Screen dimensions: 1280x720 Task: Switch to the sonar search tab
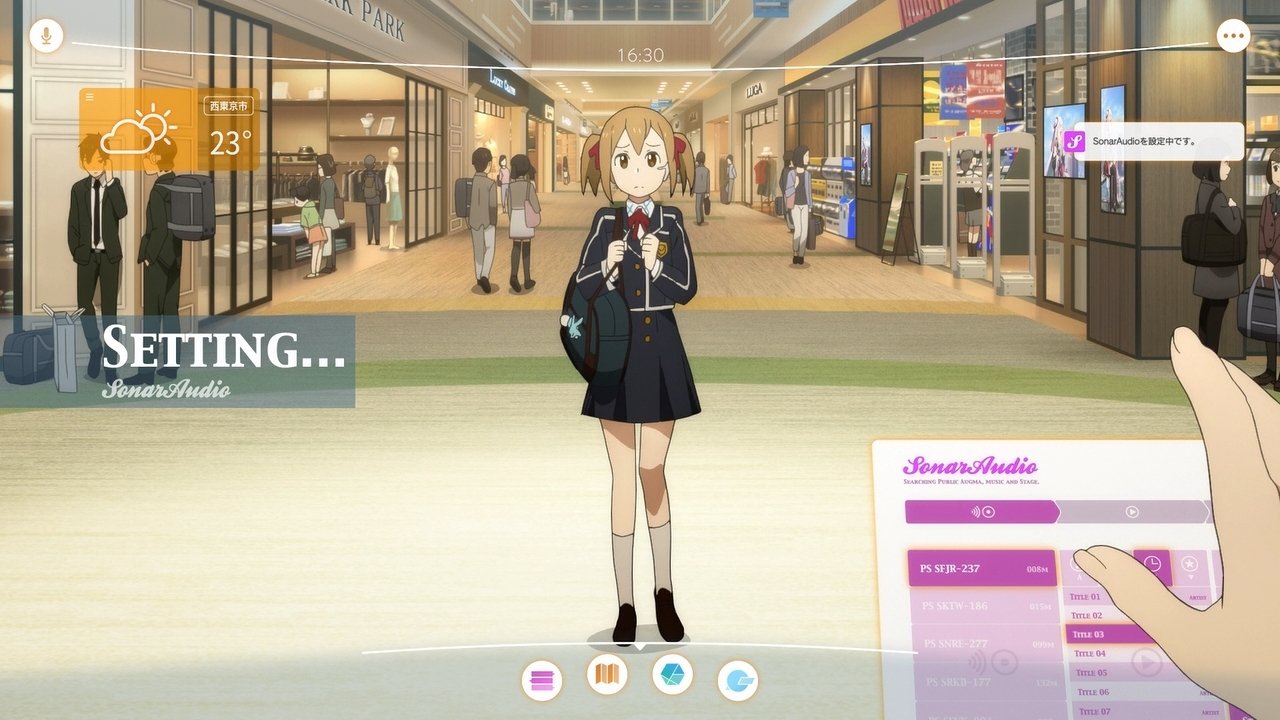(x=982, y=512)
